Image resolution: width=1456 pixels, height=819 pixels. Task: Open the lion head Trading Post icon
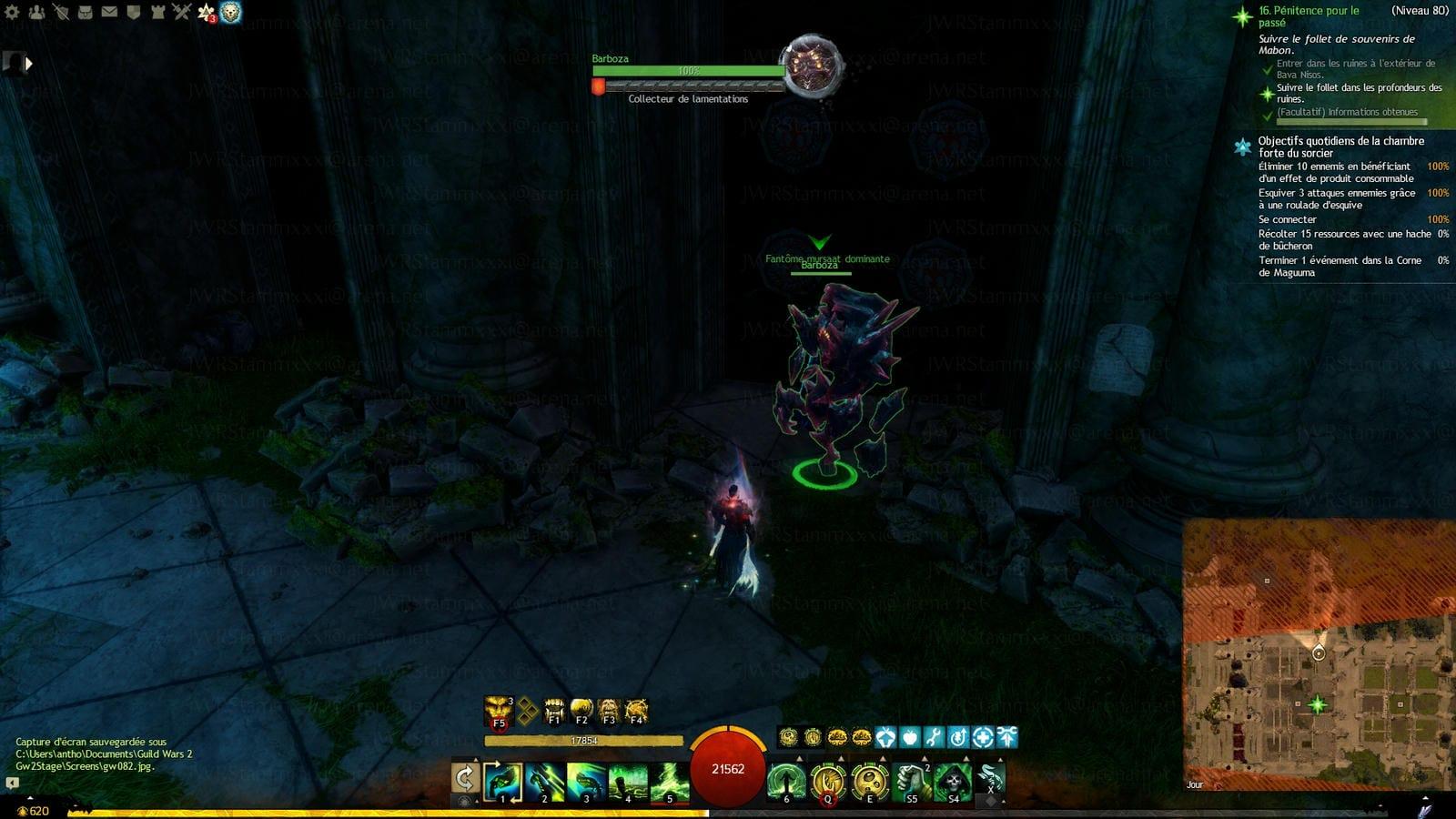click(x=231, y=12)
